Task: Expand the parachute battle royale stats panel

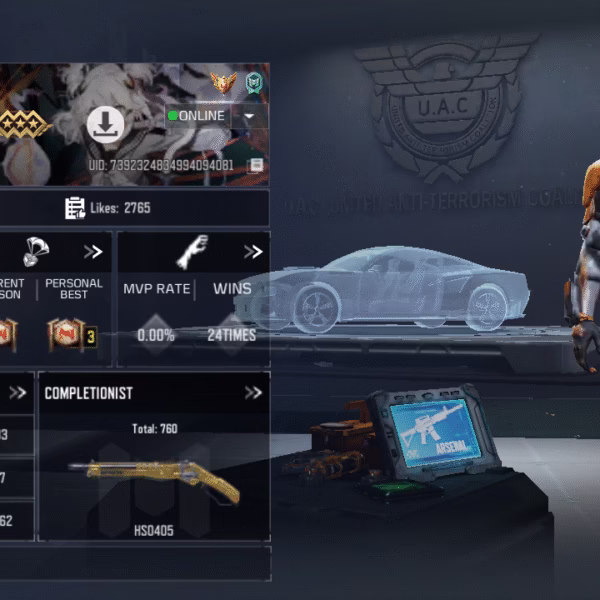Action: click(x=93, y=252)
